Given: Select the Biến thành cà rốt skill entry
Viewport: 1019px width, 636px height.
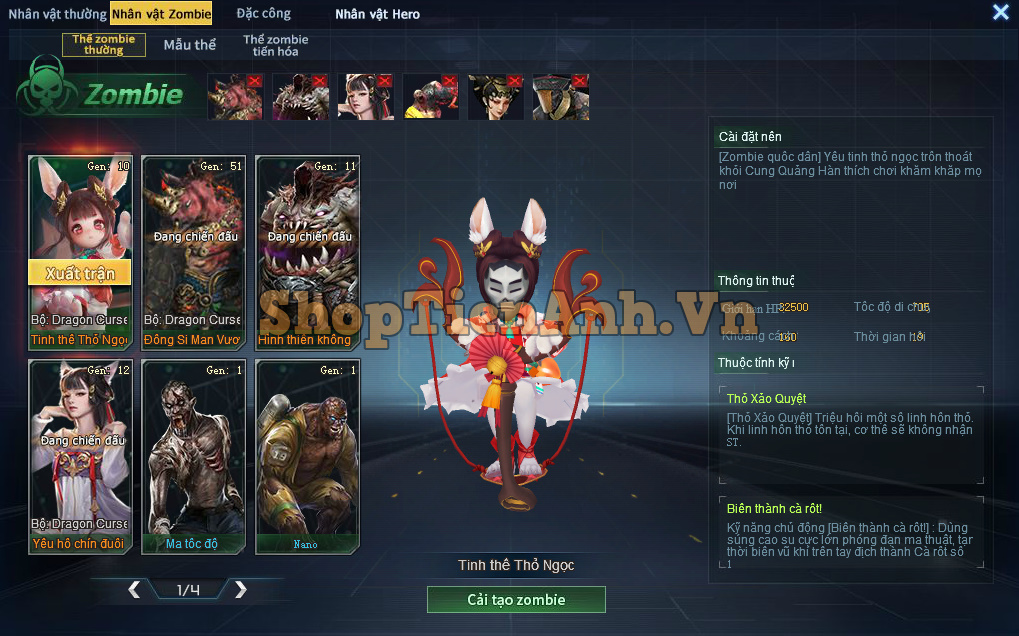Looking at the screenshot, I should point(850,535).
